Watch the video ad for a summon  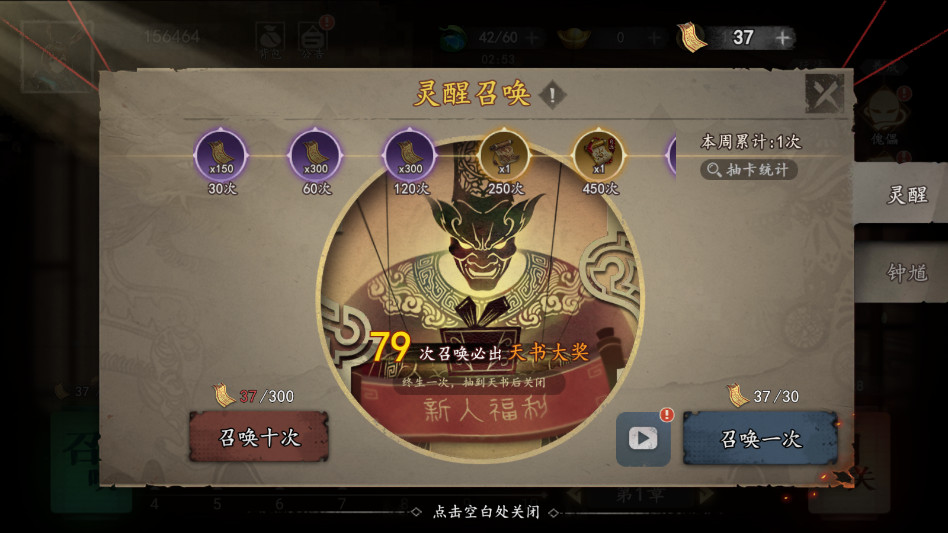pos(642,438)
